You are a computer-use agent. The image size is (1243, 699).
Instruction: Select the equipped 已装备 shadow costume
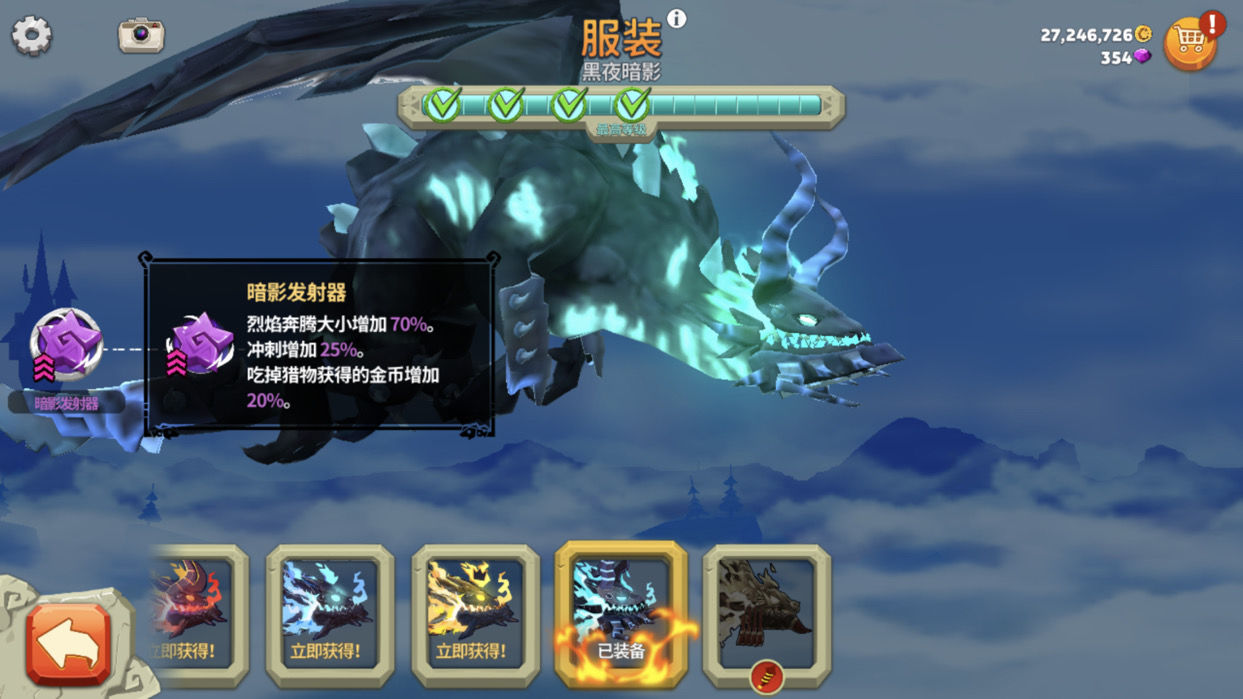click(x=621, y=611)
